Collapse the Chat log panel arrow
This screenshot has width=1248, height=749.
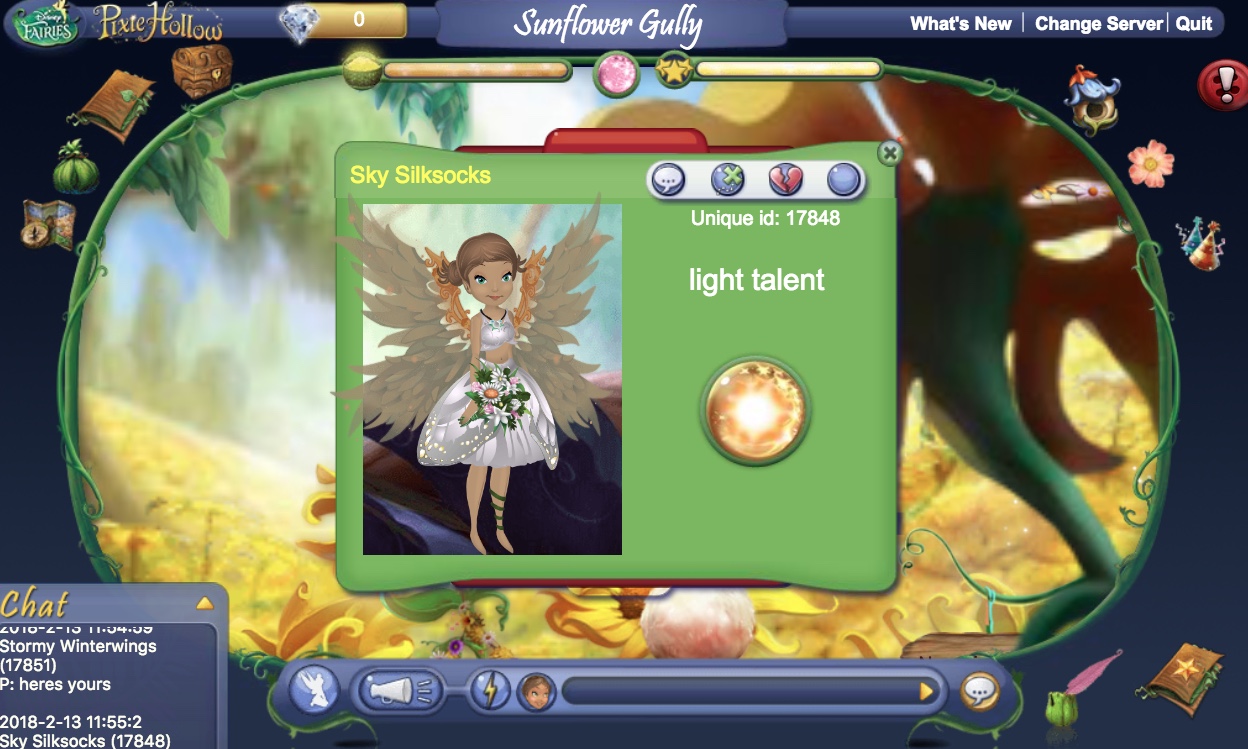(204, 603)
